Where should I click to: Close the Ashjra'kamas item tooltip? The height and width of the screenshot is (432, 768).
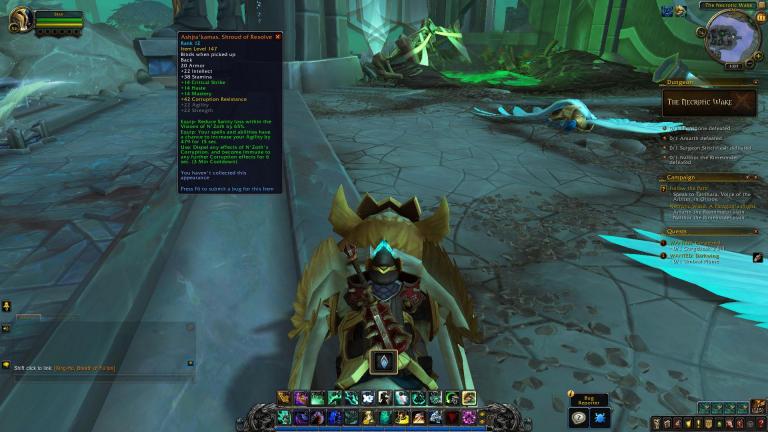pyautogui.click(x=278, y=37)
